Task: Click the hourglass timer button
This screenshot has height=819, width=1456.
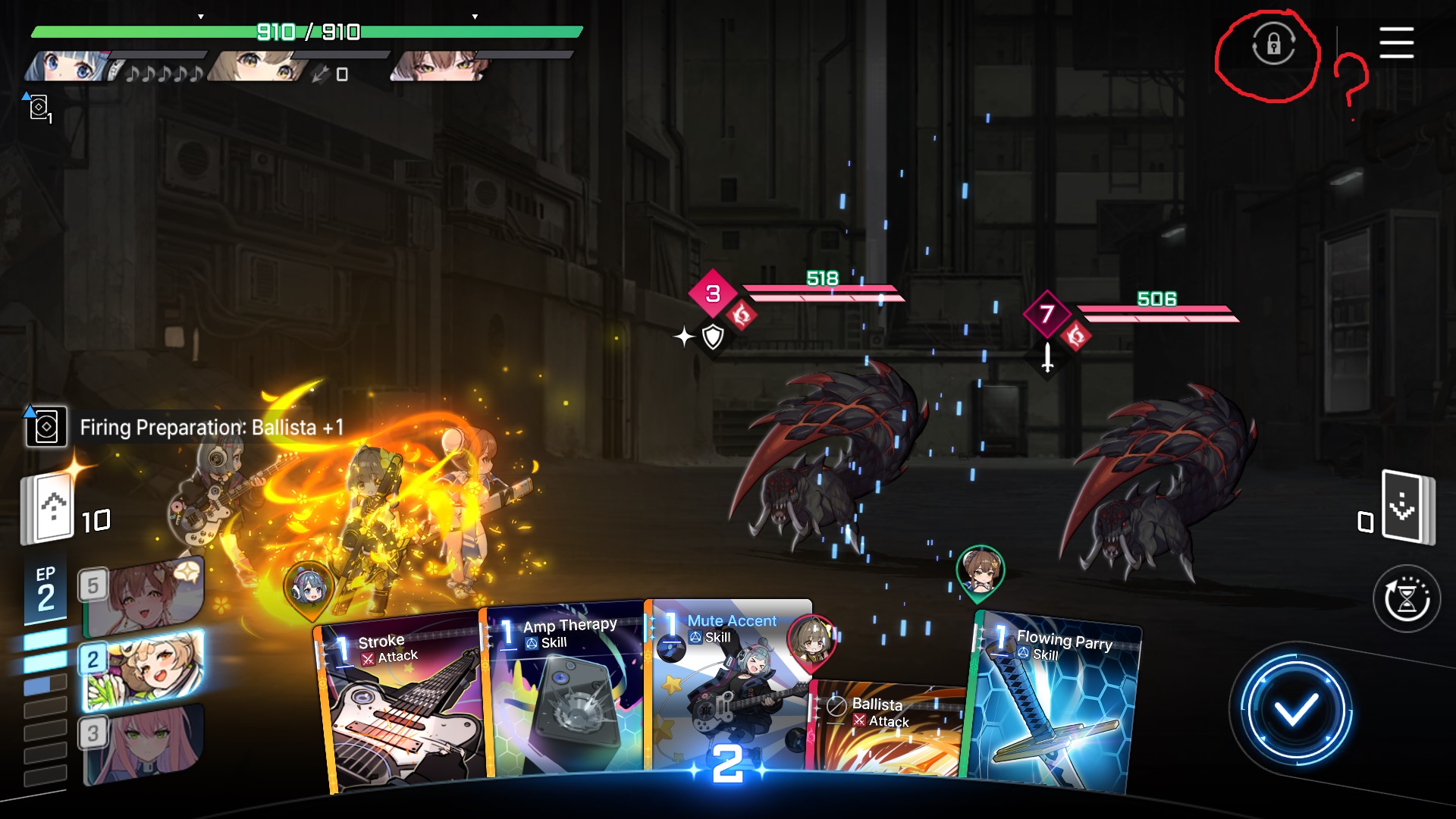Action: coord(1407,599)
